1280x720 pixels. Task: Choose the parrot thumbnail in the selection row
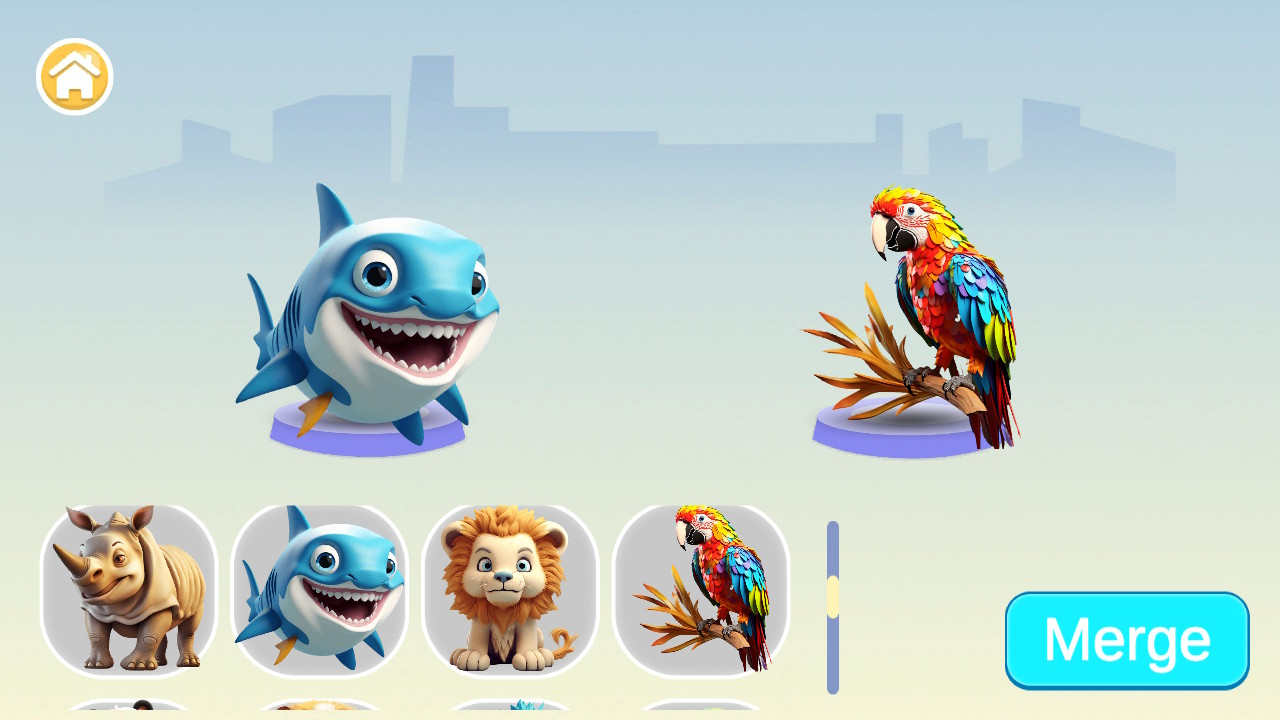click(x=702, y=592)
